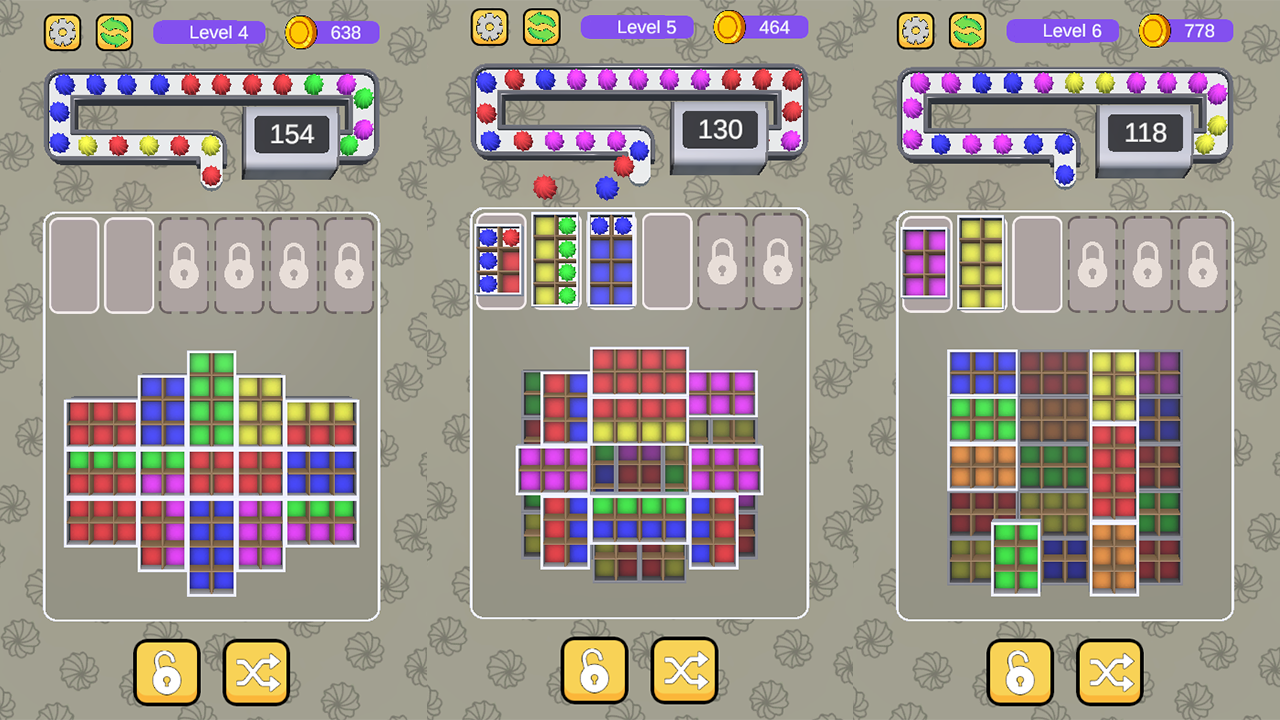Select the Level 6 label banner
Screen dimensions: 1280x720
click(x=1062, y=31)
